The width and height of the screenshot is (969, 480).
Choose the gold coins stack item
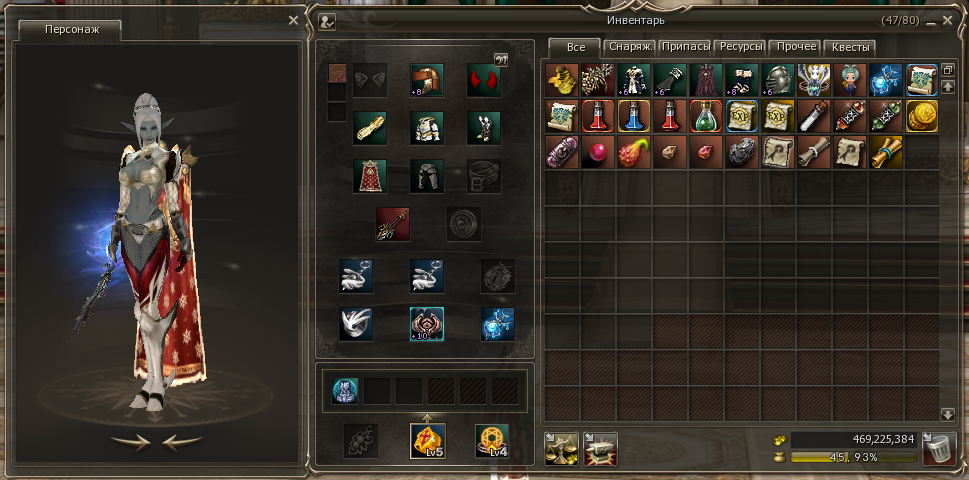point(922,116)
